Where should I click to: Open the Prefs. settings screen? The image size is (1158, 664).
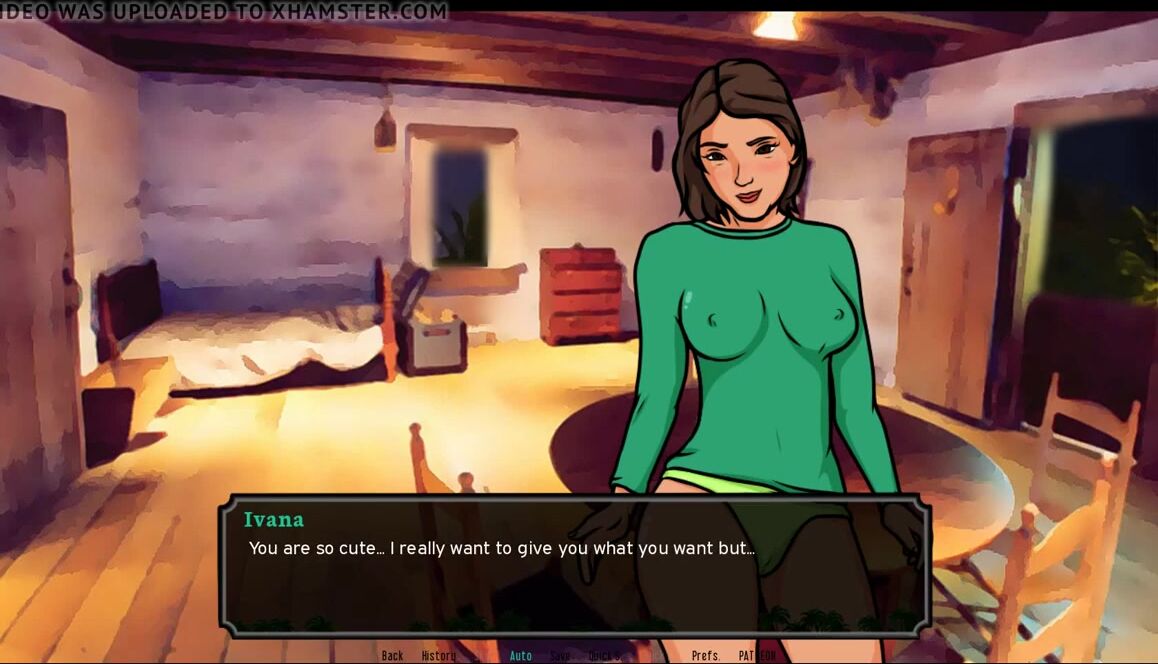[706, 656]
